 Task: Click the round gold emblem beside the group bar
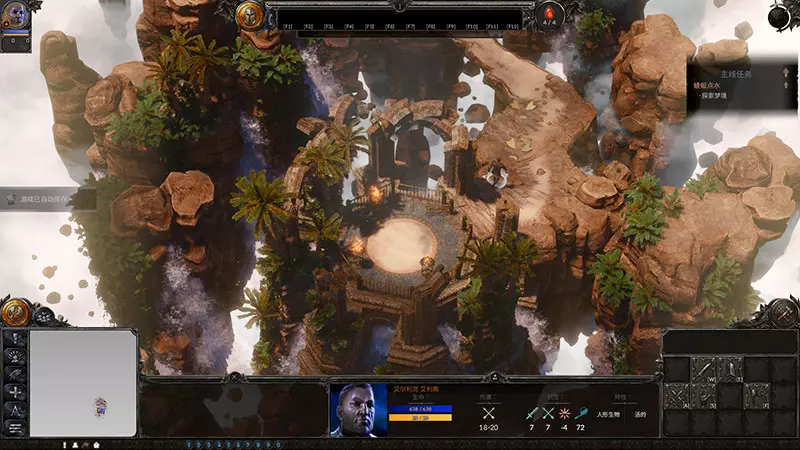coord(250,14)
